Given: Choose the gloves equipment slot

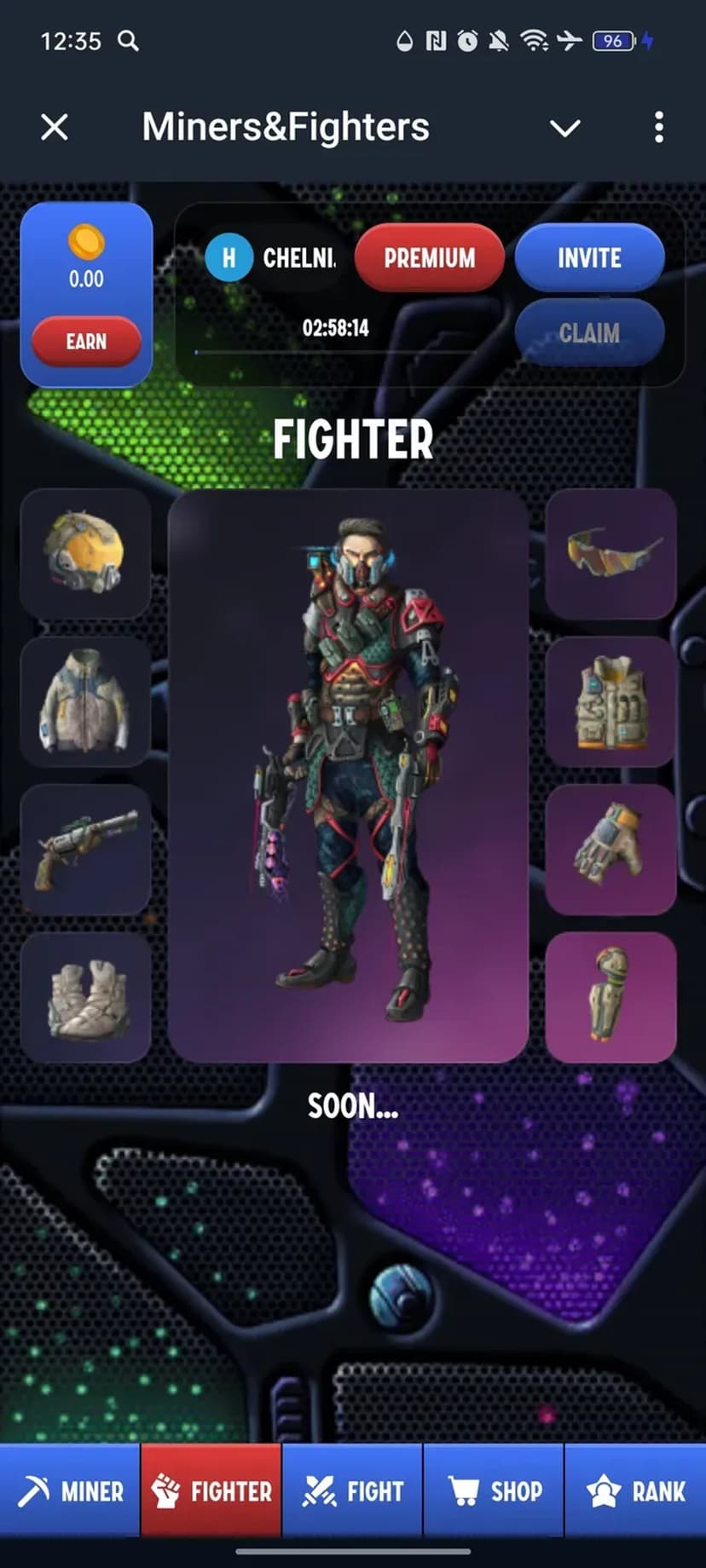Looking at the screenshot, I should [611, 849].
